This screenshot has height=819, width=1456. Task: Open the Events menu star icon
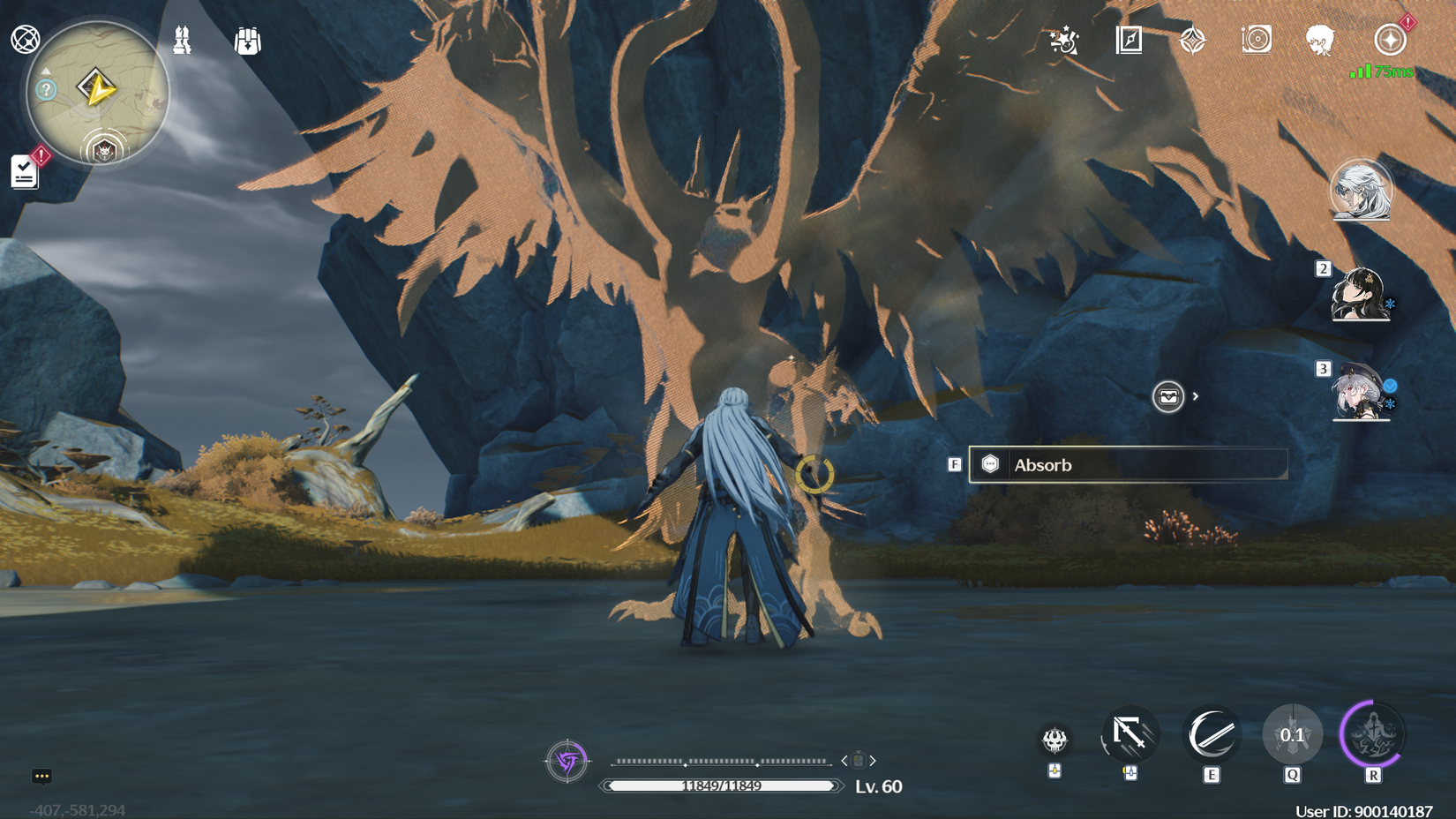pyautogui.click(x=1063, y=40)
